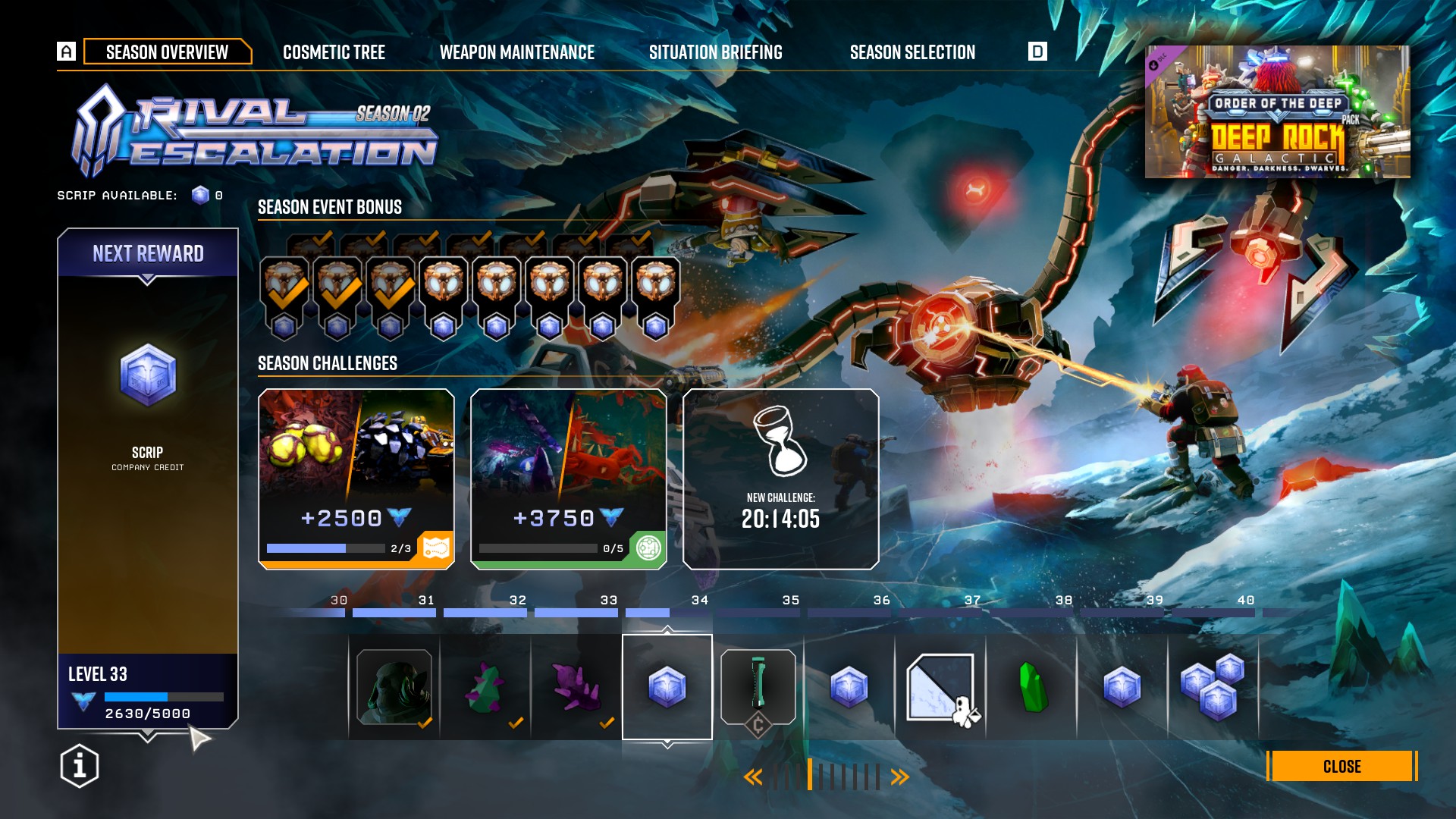Screen dimensions: 1456x819
Task: Select the Season Overview tab
Action: point(167,52)
